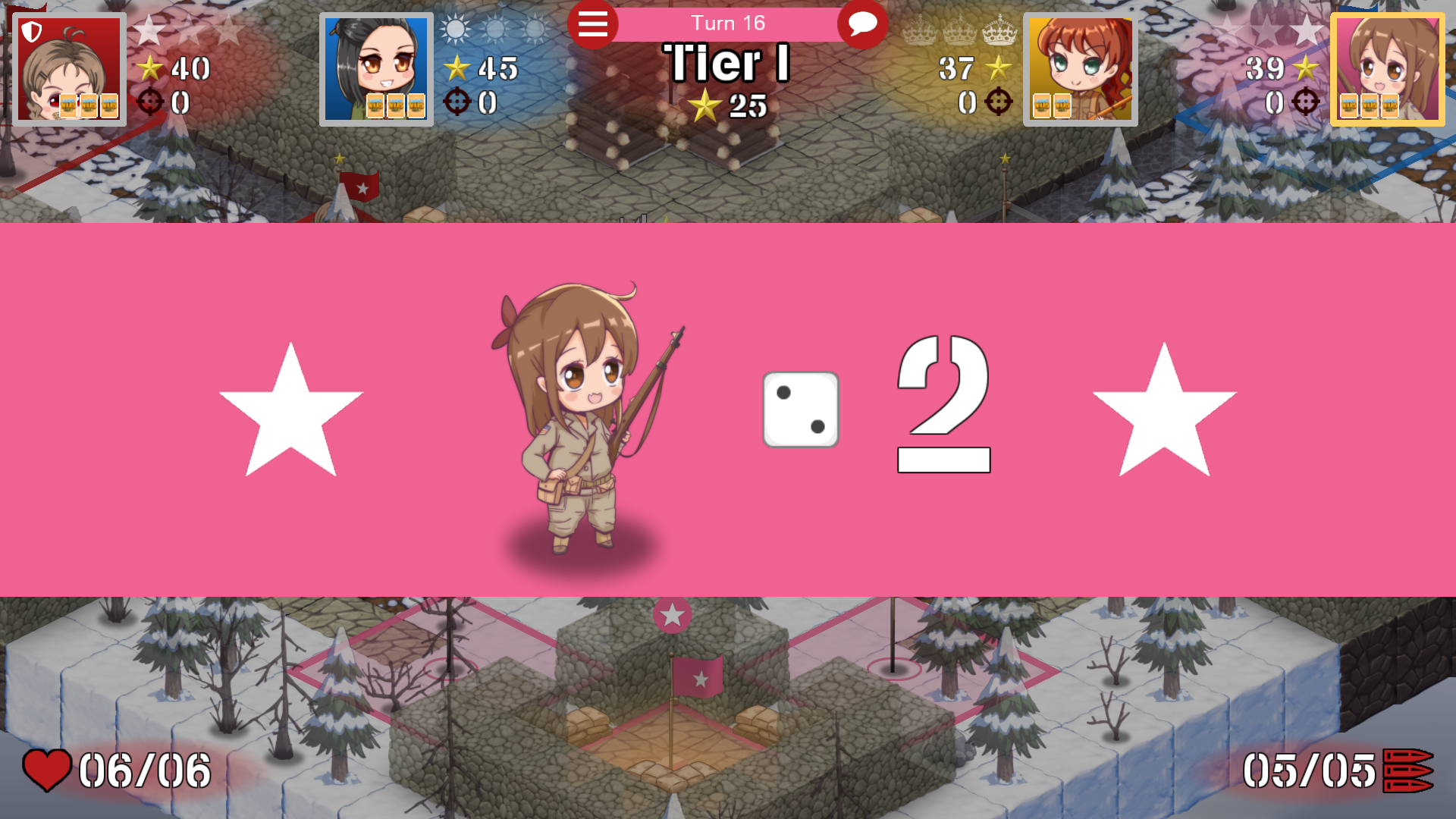Viewport: 1456px width, 819px height.
Task: Open the hamburger menu button
Action: pyautogui.click(x=594, y=24)
